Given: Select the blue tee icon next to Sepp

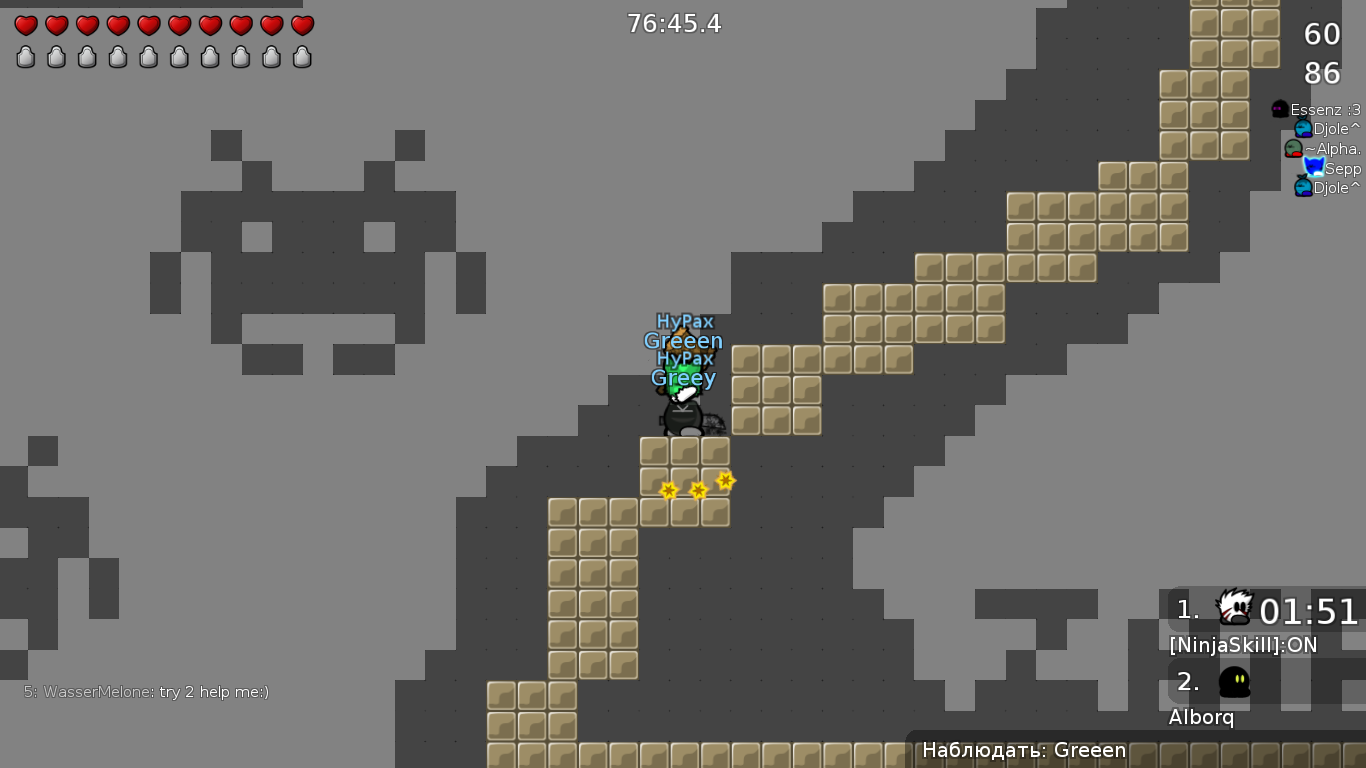Looking at the screenshot, I should [1313, 167].
